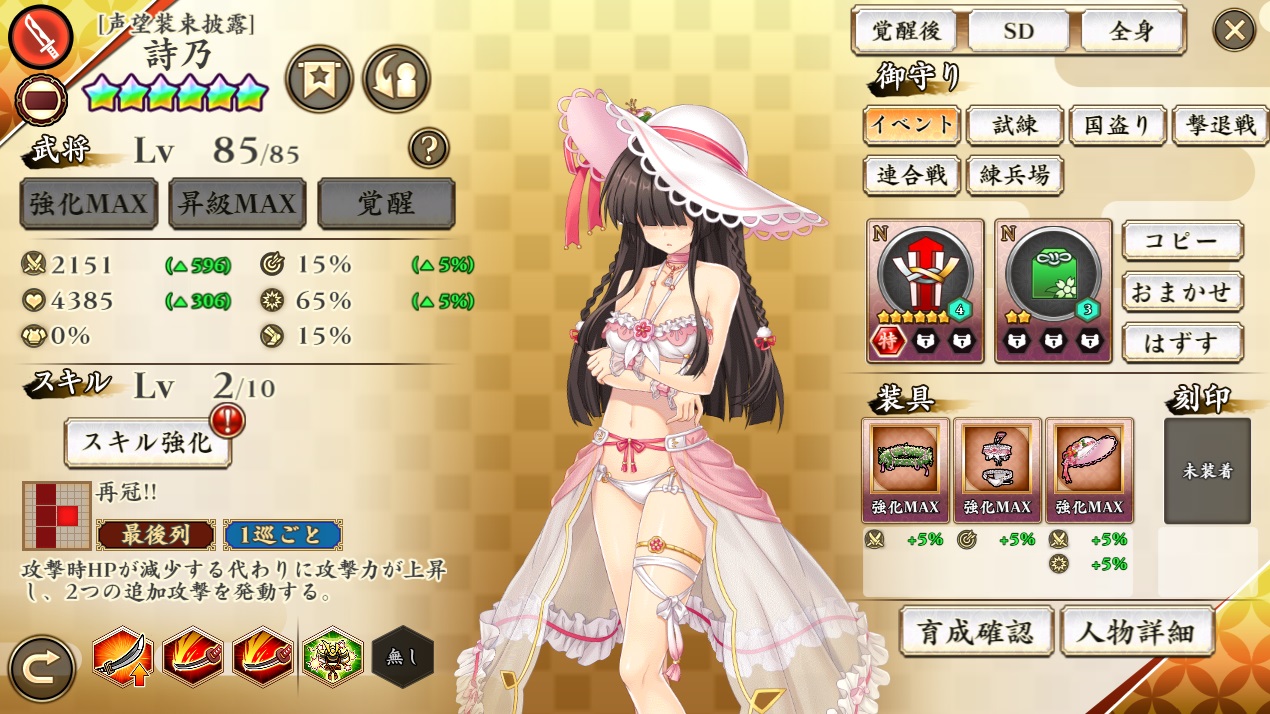Select the pink hat equipment slot
1270x714 pixels.
point(1089,460)
